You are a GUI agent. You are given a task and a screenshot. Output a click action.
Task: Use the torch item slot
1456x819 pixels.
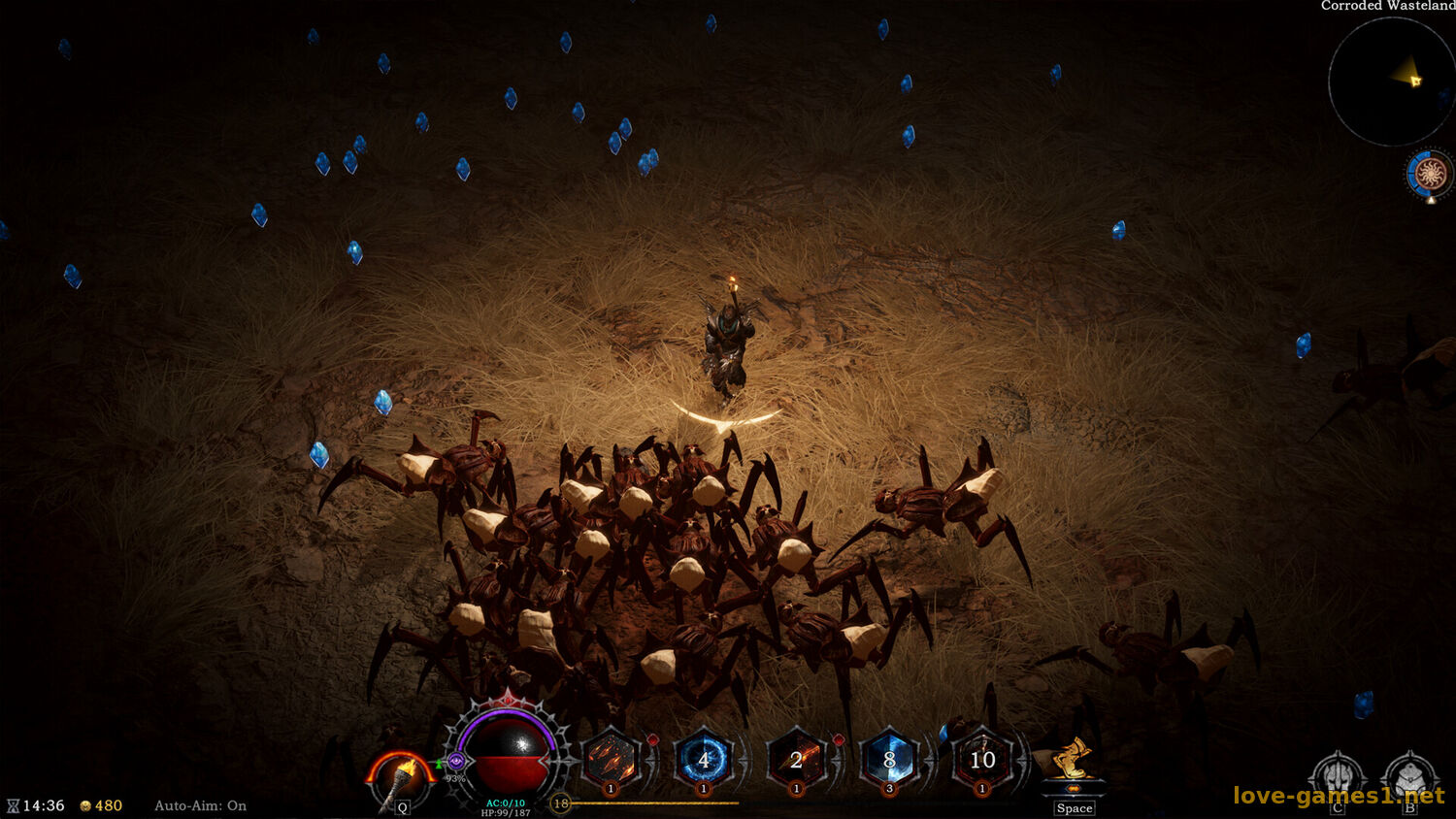tap(400, 778)
